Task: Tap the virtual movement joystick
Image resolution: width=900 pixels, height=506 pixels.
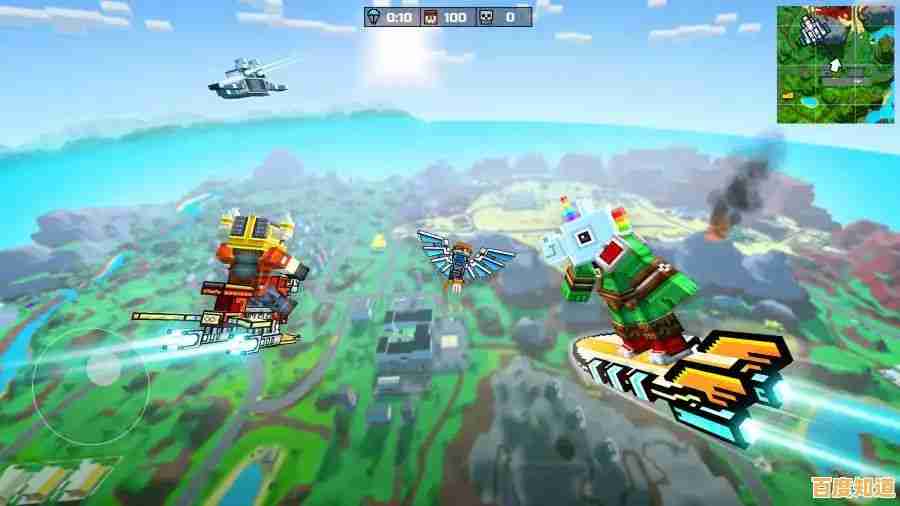Action: coord(101,370)
